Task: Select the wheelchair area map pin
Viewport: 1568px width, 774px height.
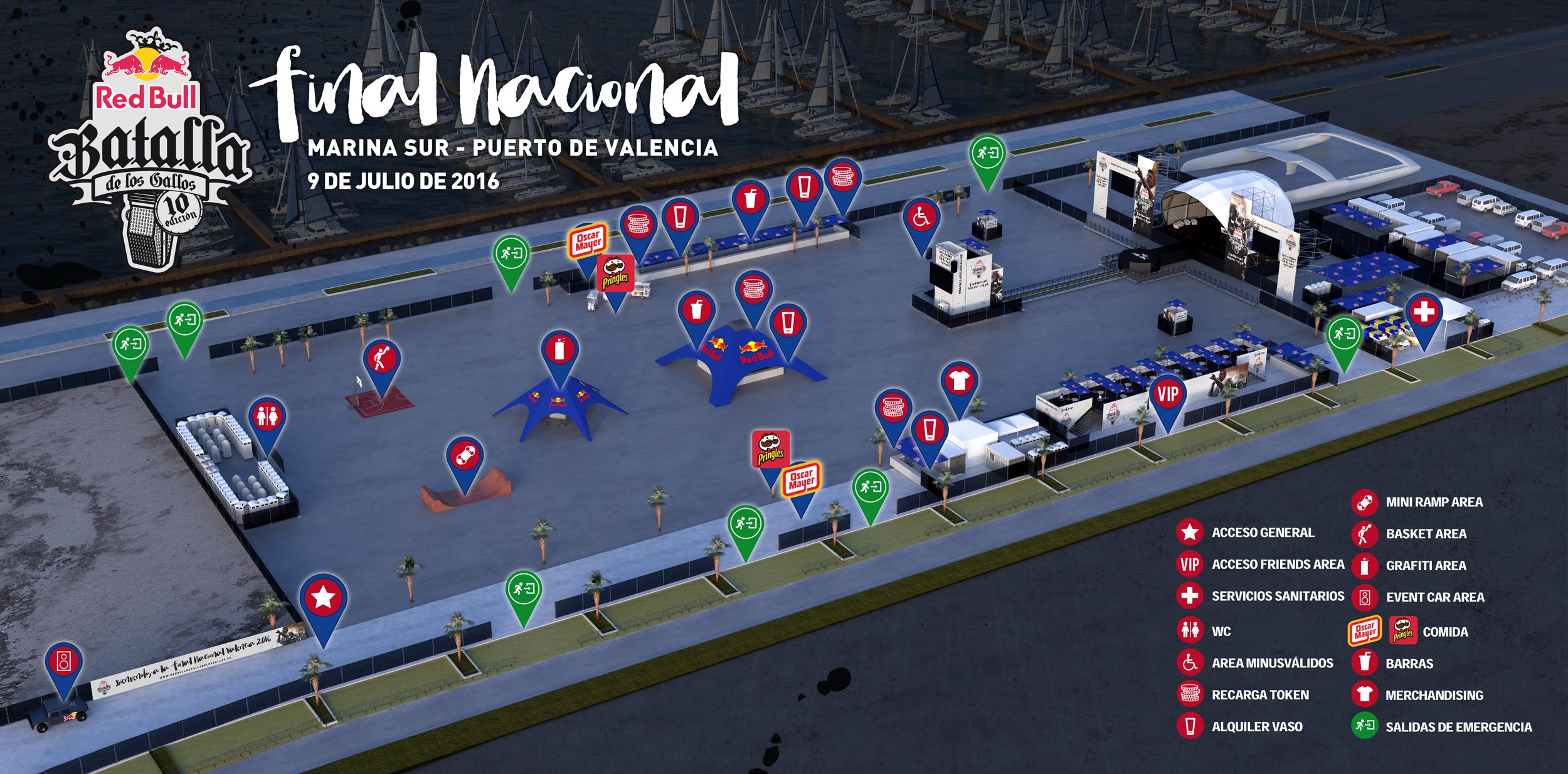Action: (921, 218)
